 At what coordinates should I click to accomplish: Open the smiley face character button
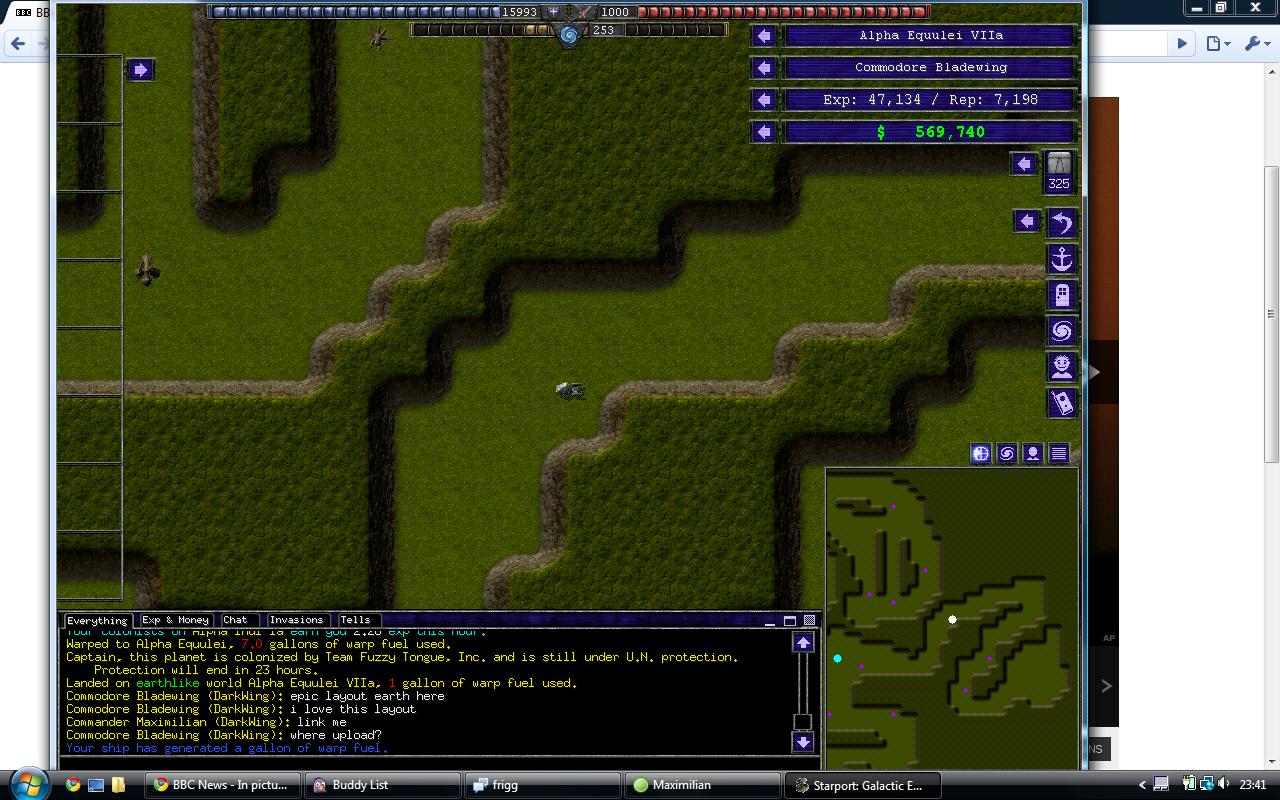[x=1061, y=367]
